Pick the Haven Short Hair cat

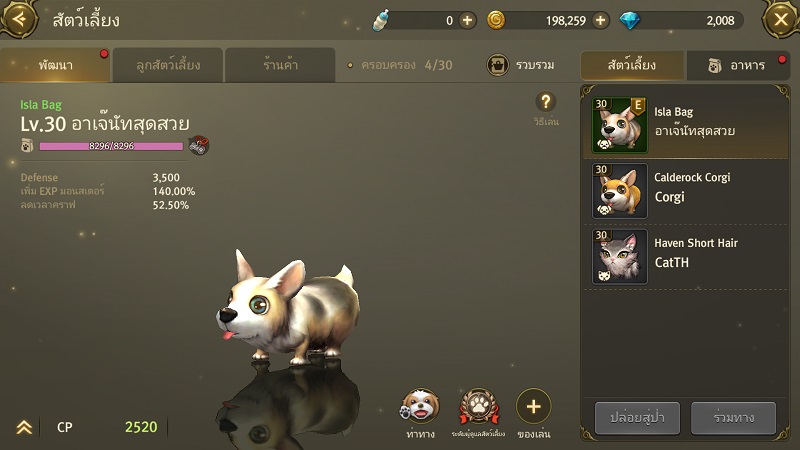point(684,255)
